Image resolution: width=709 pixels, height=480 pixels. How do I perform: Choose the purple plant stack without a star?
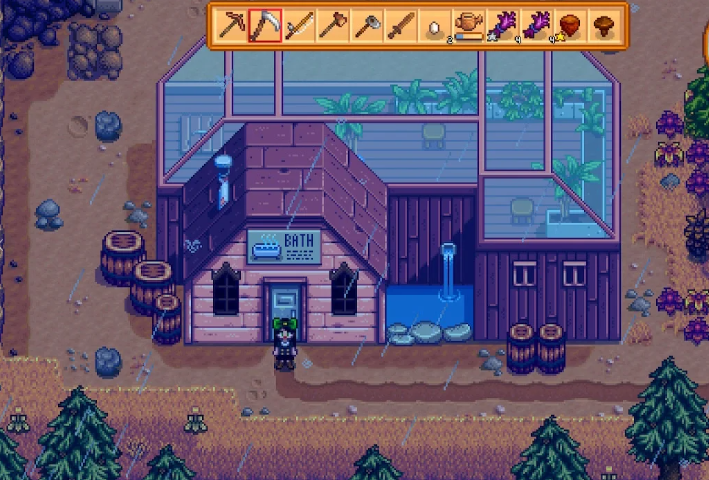[x=536, y=25]
